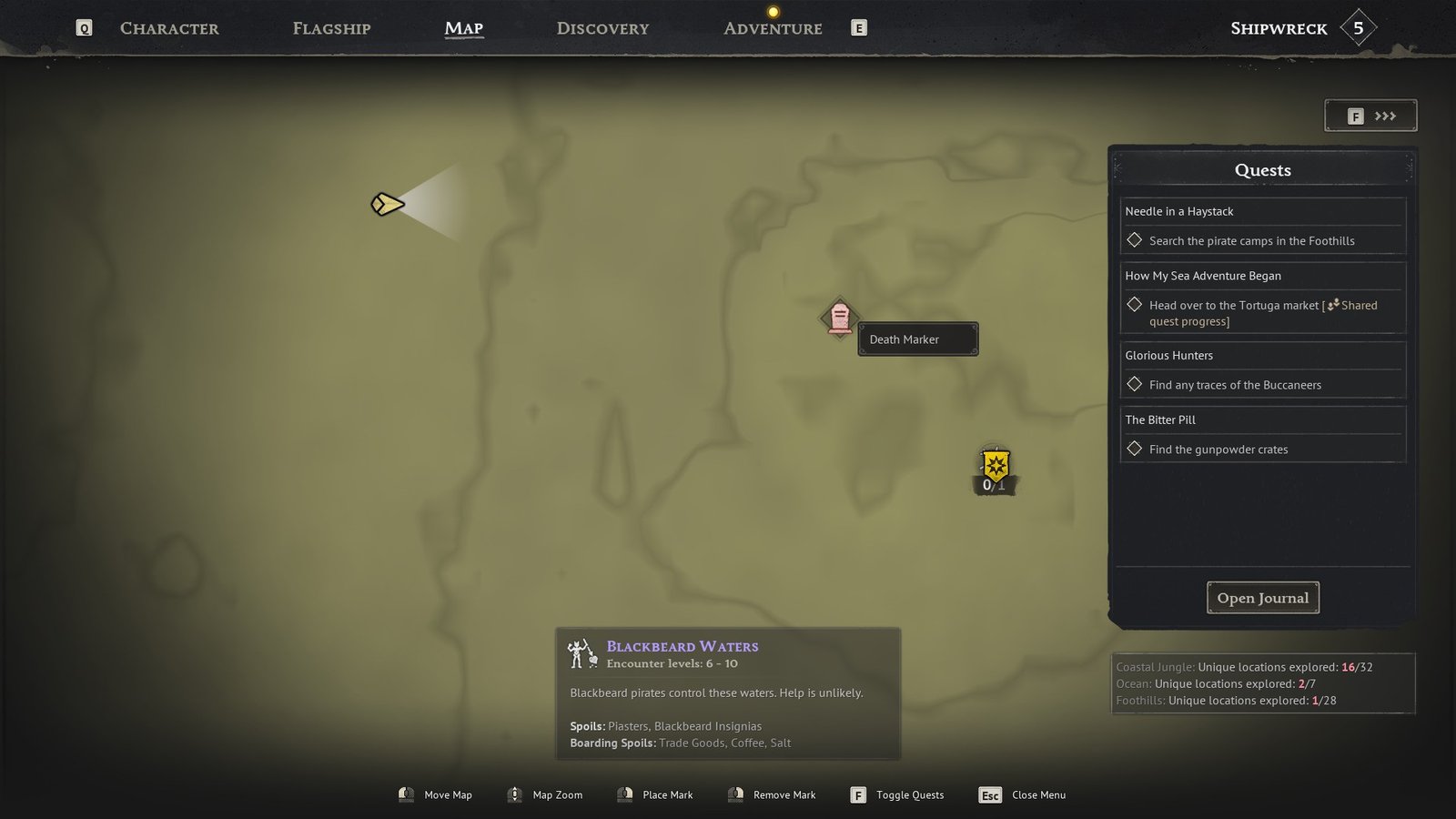
Task: Click the Move Map mouse icon
Action: [406, 794]
